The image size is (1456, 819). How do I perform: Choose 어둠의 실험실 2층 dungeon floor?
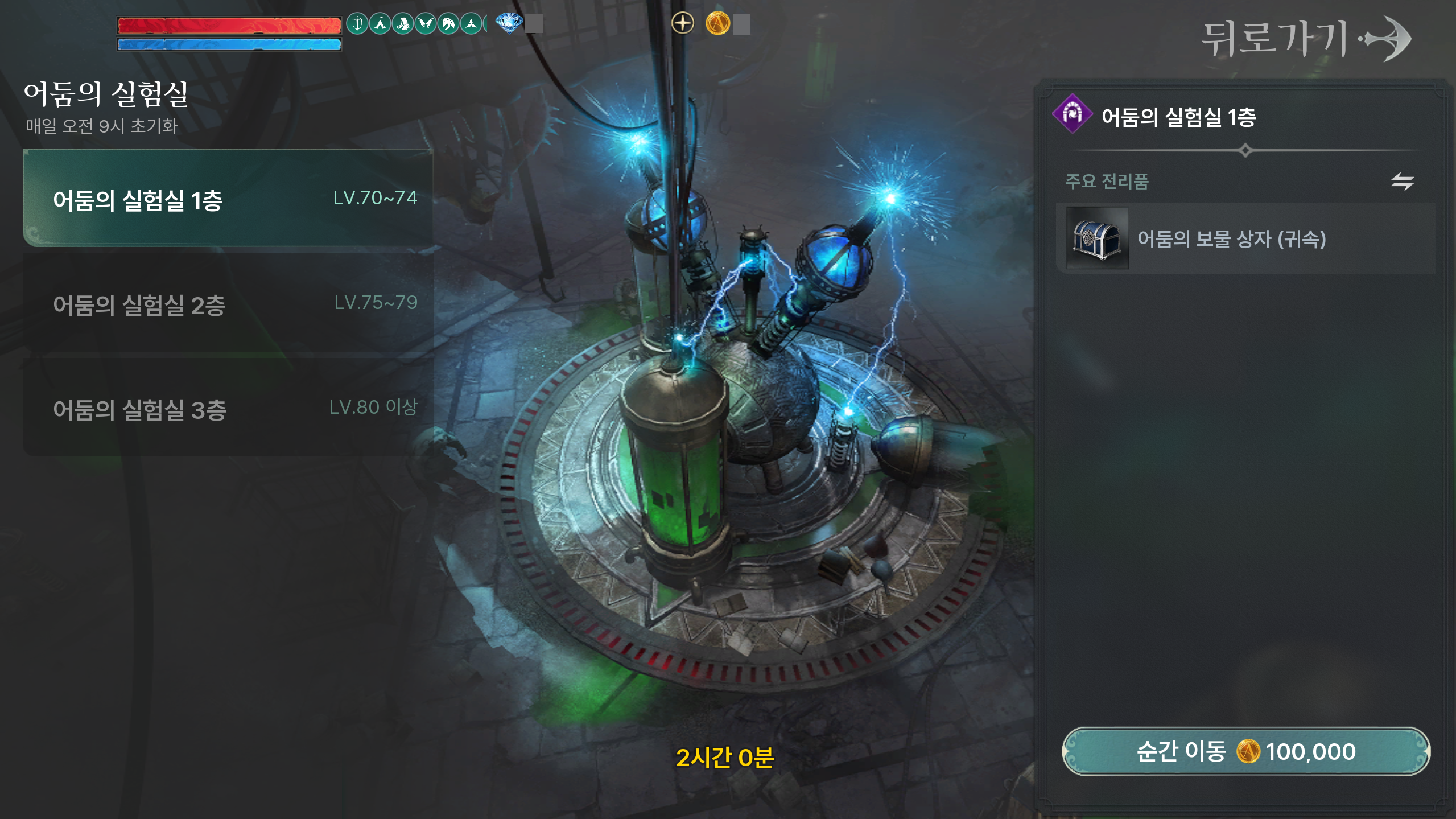[x=228, y=304]
